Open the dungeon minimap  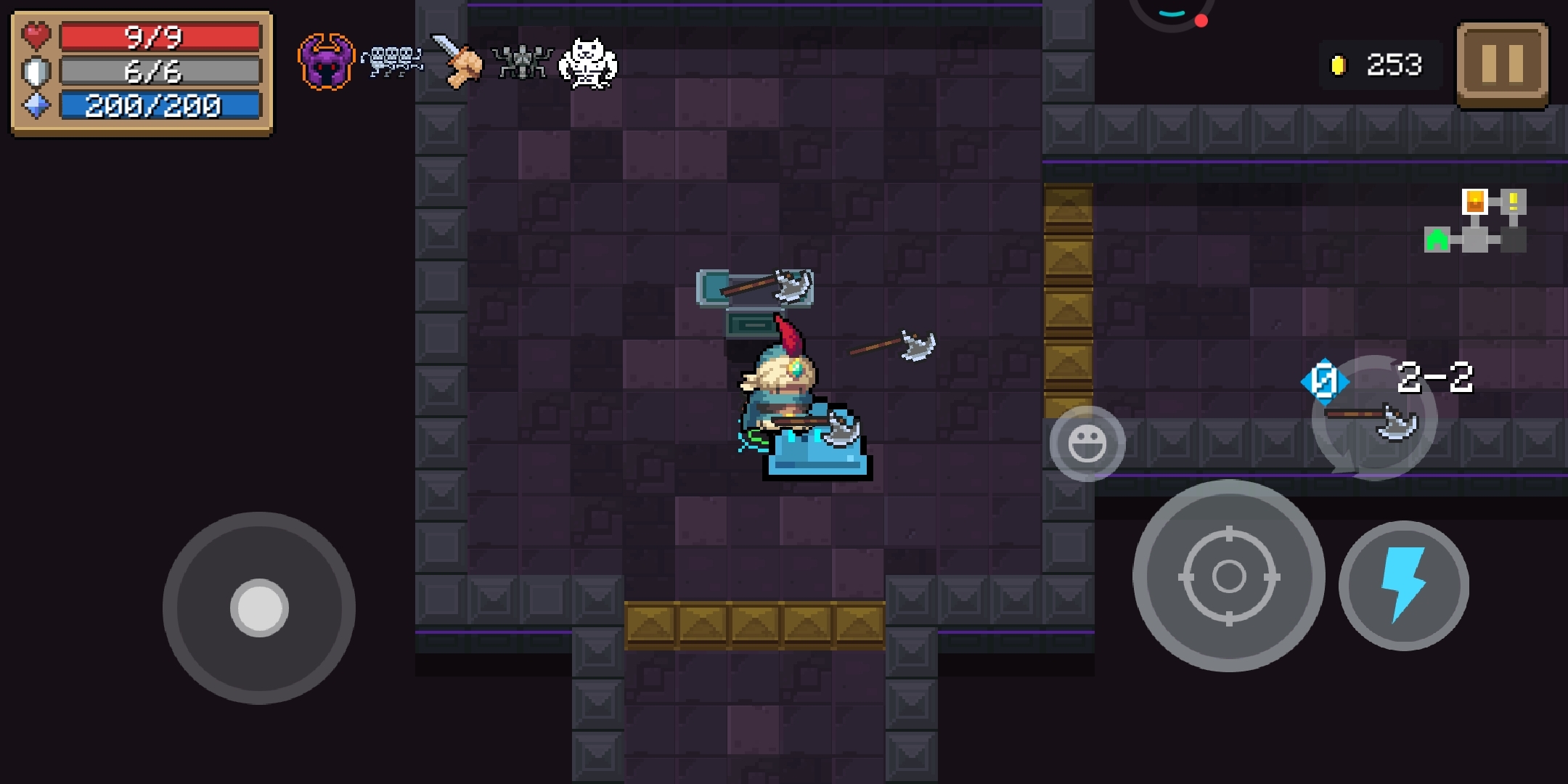(1476, 221)
